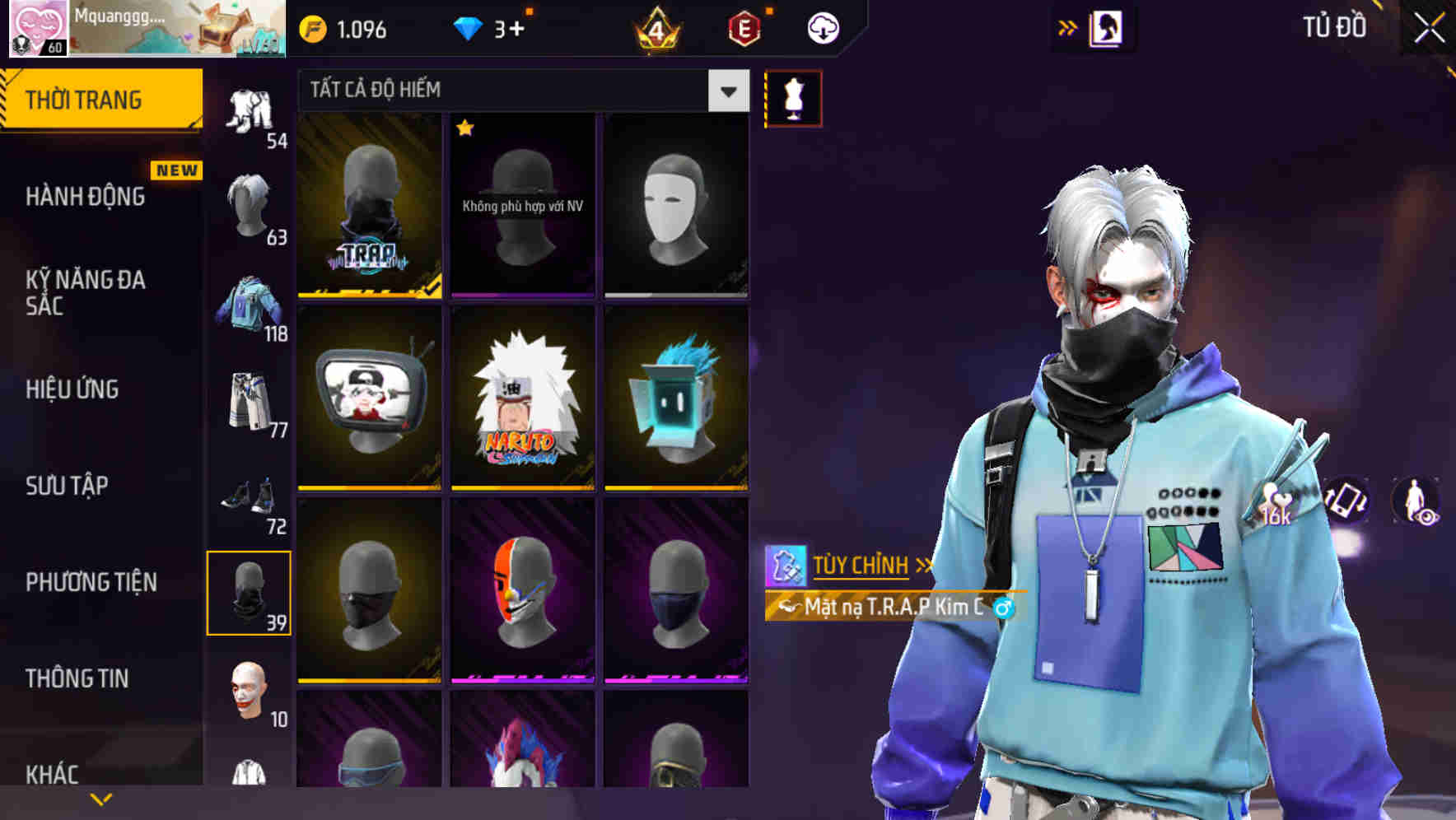
Task: Click the yellow double-chevron in the top bar
Action: pos(1067,27)
